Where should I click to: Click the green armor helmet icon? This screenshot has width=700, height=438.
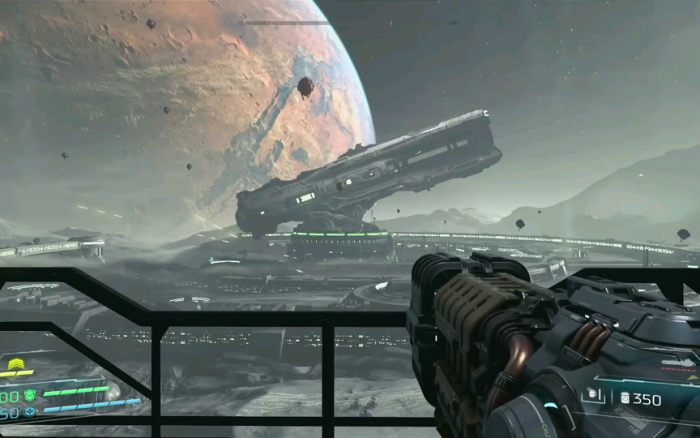29,394
